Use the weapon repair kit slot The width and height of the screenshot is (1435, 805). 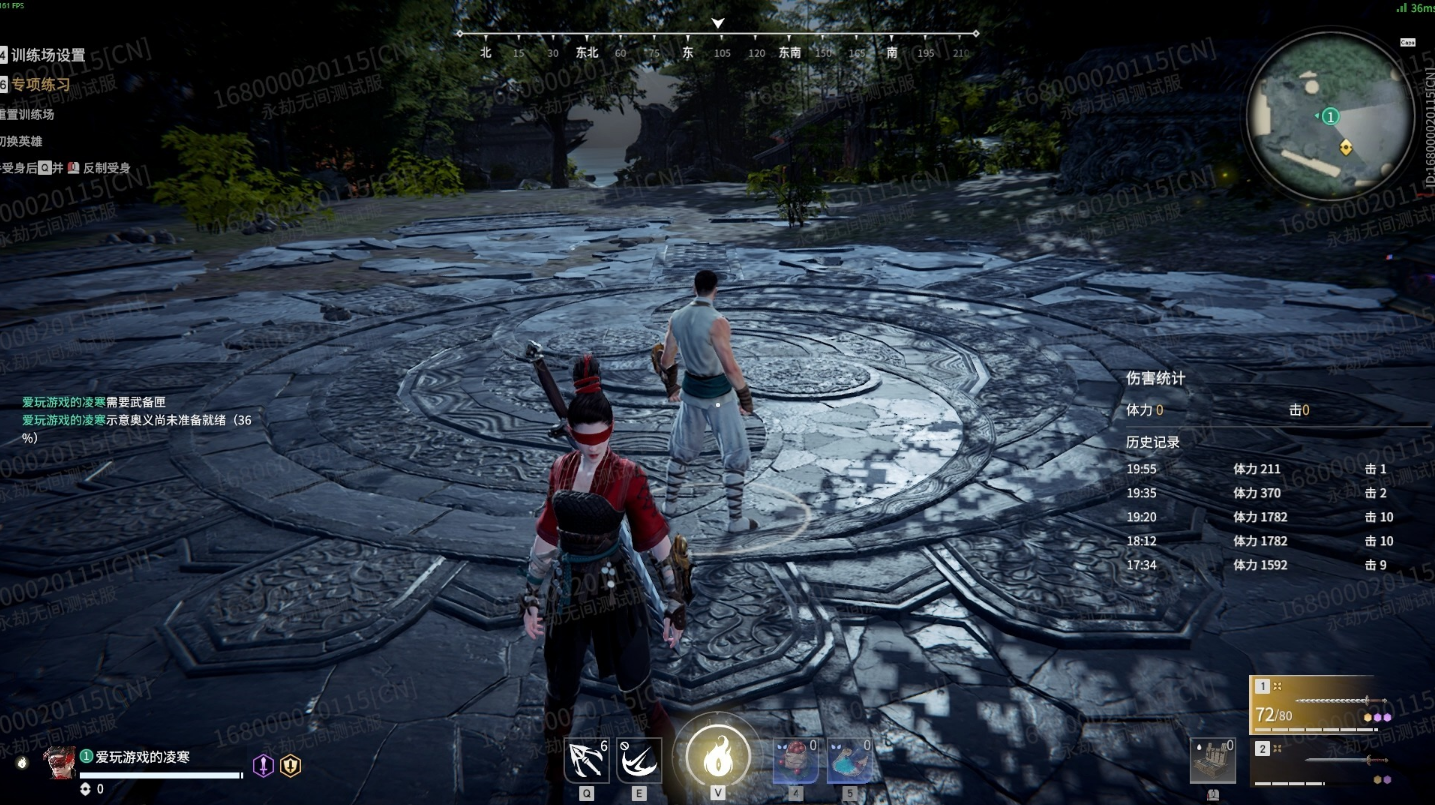[x=1213, y=762]
